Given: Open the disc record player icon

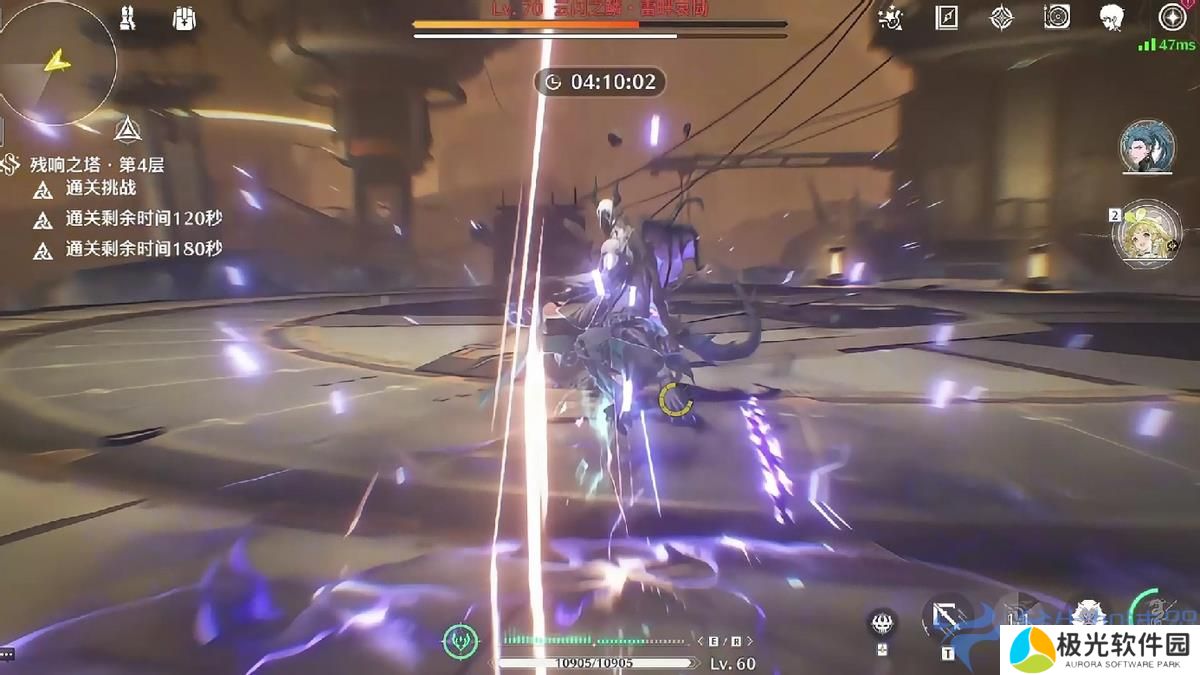Looking at the screenshot, I should [x=1057, y=17].
